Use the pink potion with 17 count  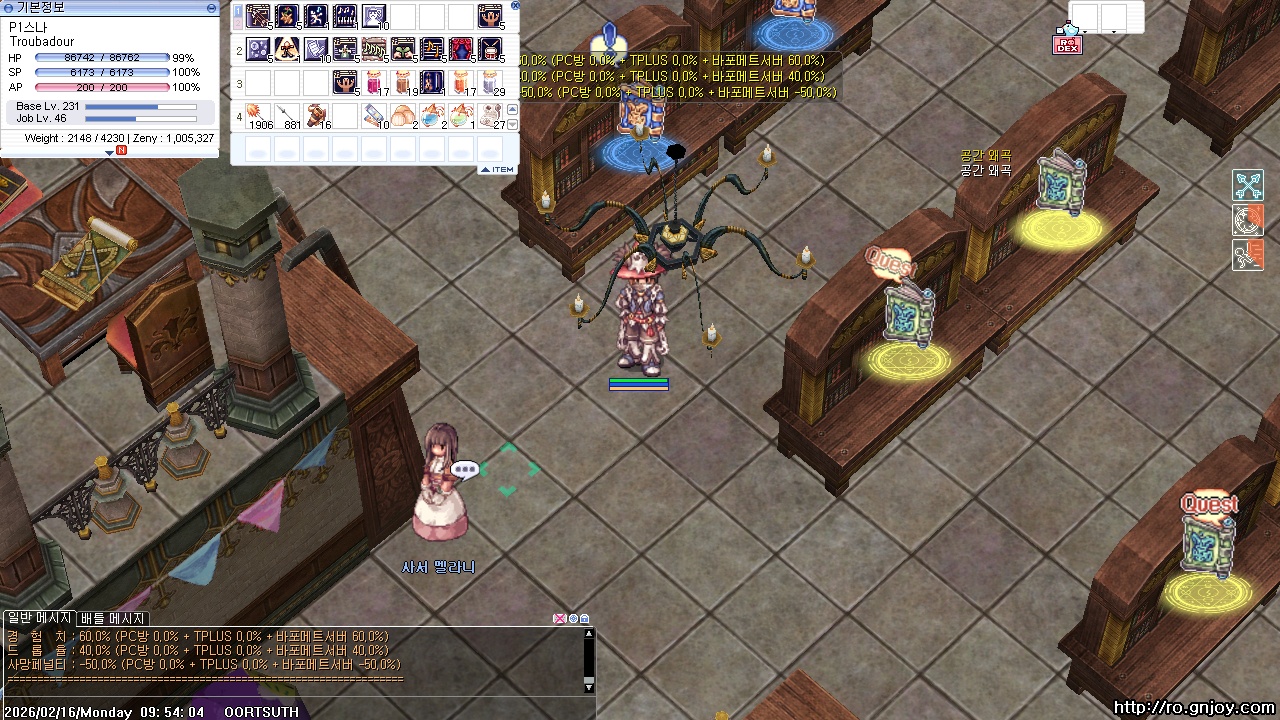click(374, 81)
